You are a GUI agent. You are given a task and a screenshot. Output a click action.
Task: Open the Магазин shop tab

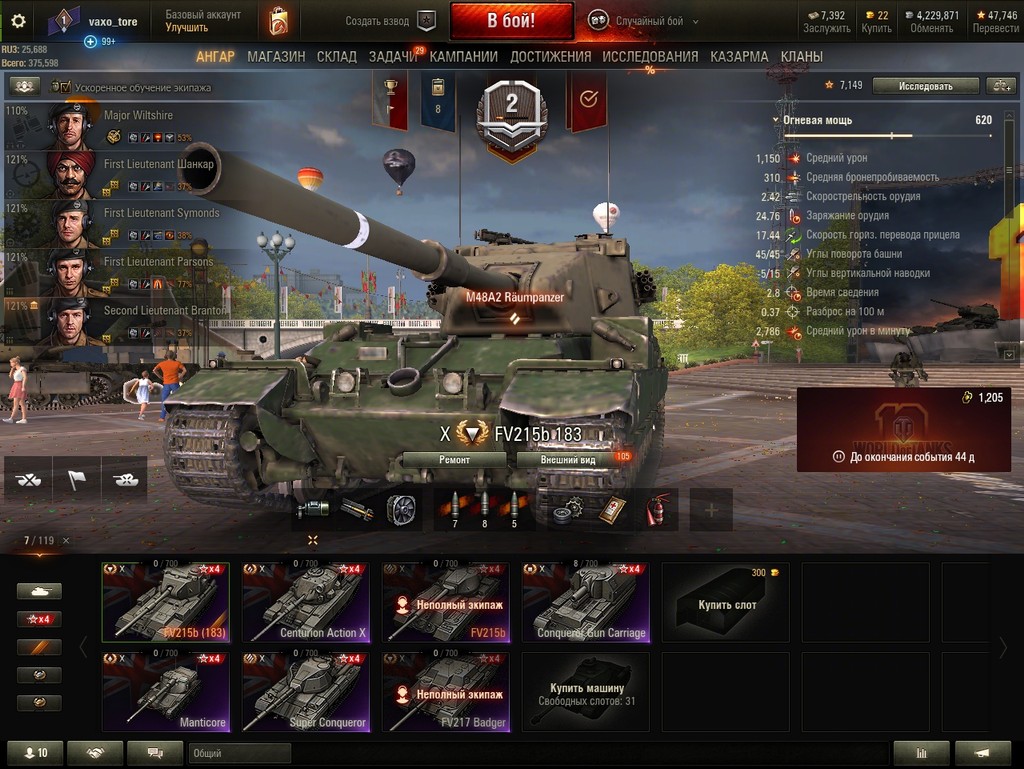276,57
